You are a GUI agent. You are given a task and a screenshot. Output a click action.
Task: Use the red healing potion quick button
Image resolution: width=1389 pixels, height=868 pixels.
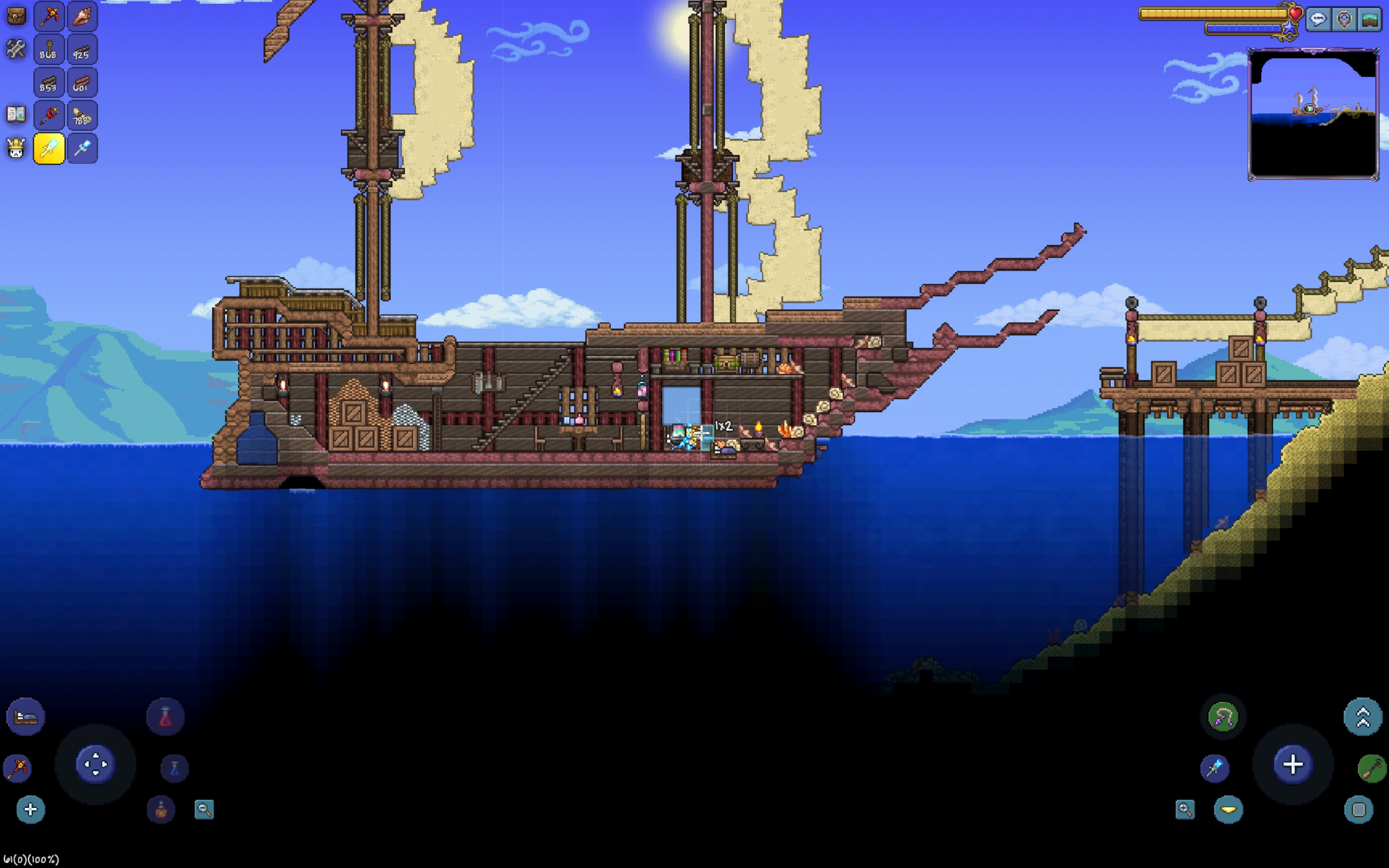[165, 717]
